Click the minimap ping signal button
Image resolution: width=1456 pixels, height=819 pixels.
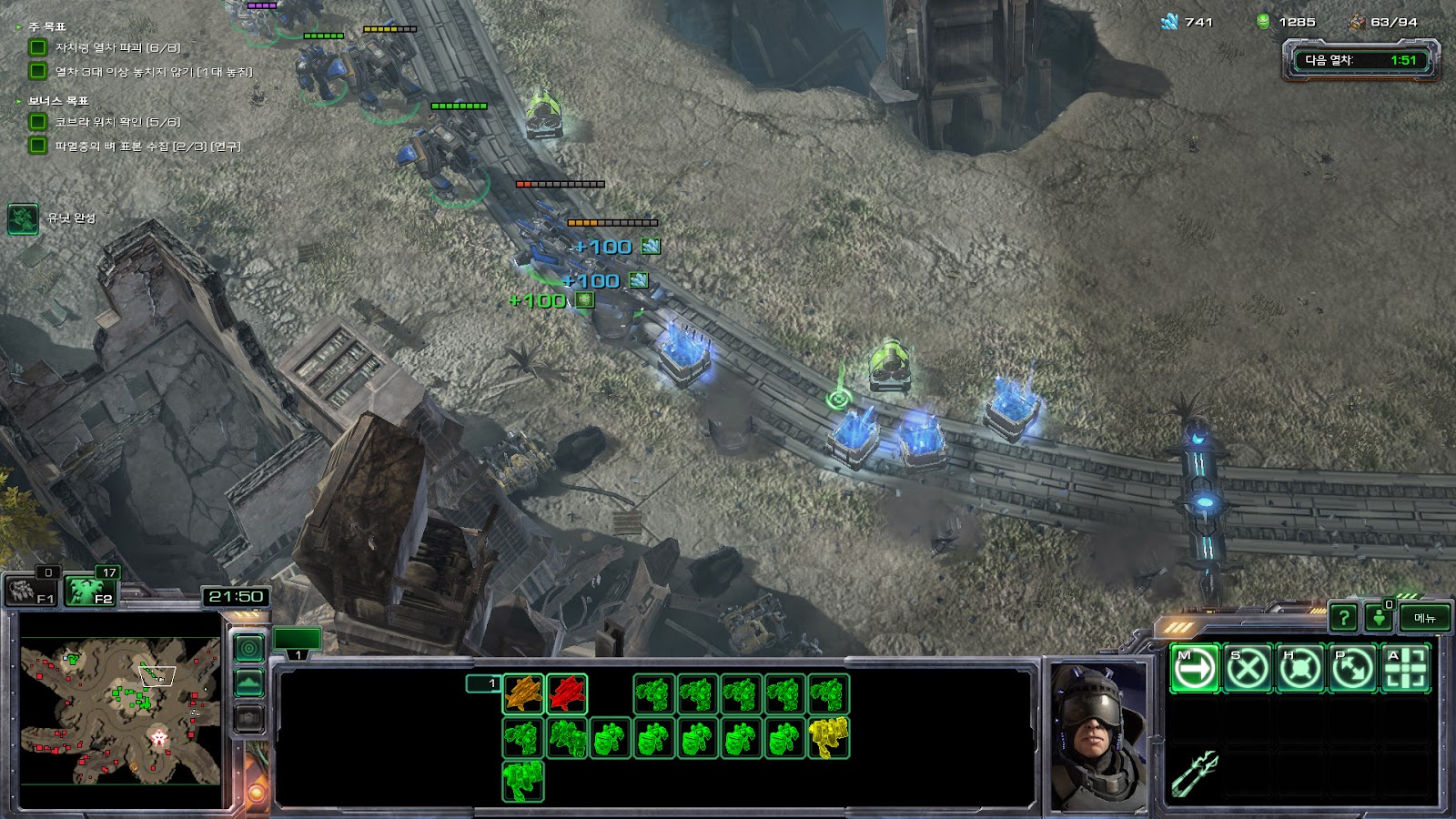249,648
